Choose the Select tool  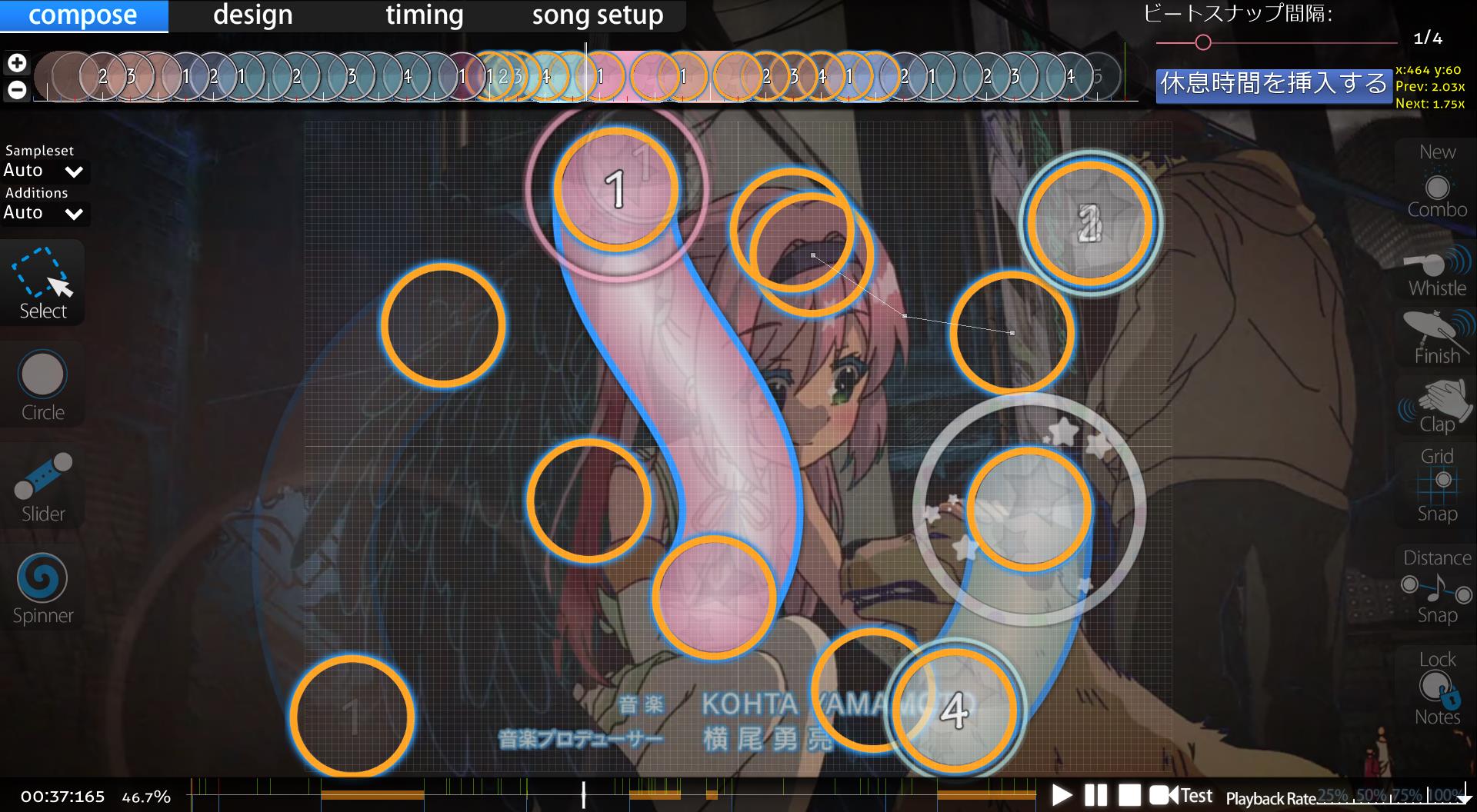[43, 284]
